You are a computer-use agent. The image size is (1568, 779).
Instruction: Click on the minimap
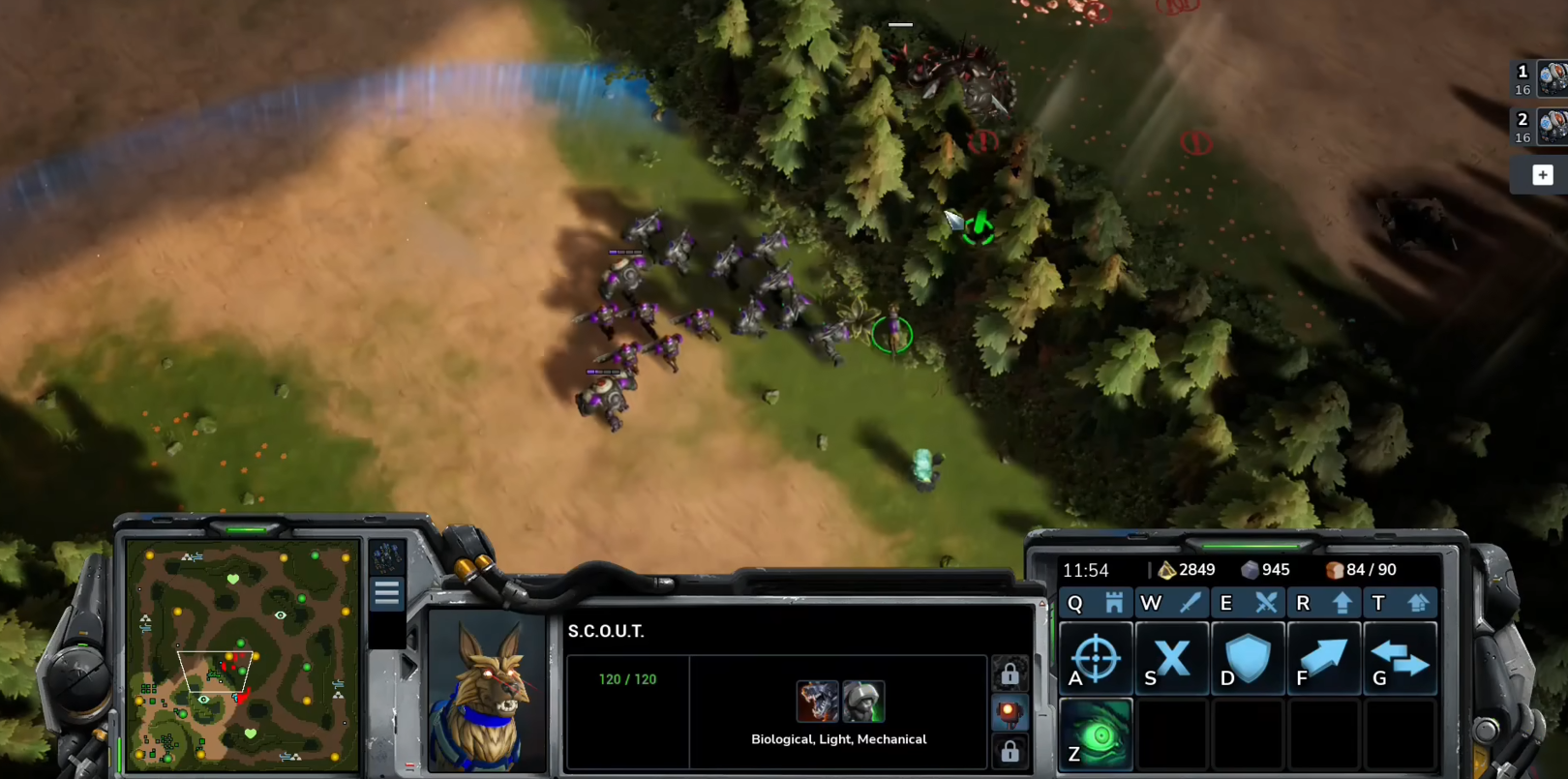pos(243,655)
